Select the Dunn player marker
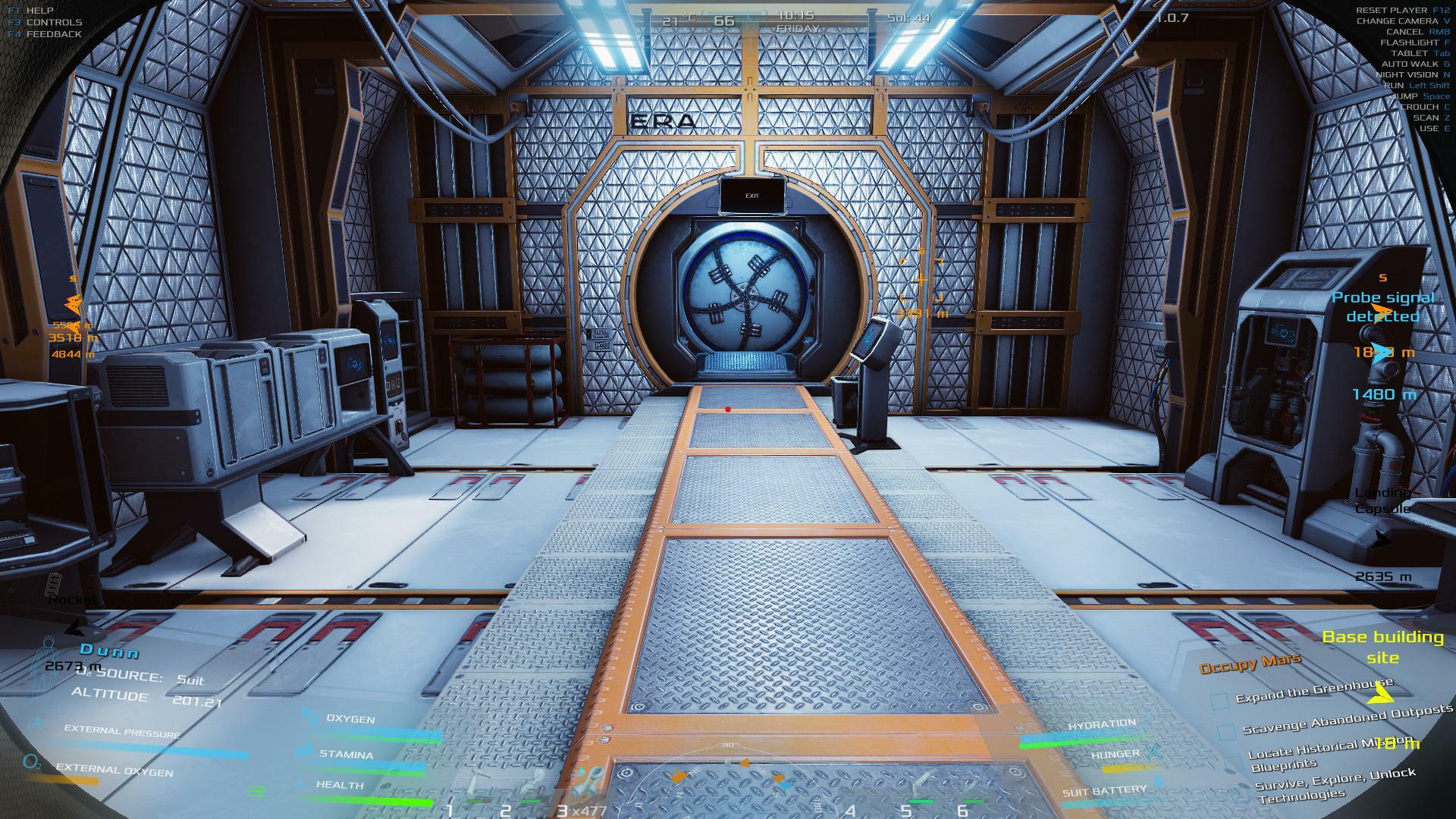This screenshot has width=1456, height=819. [x=110, y=651]
